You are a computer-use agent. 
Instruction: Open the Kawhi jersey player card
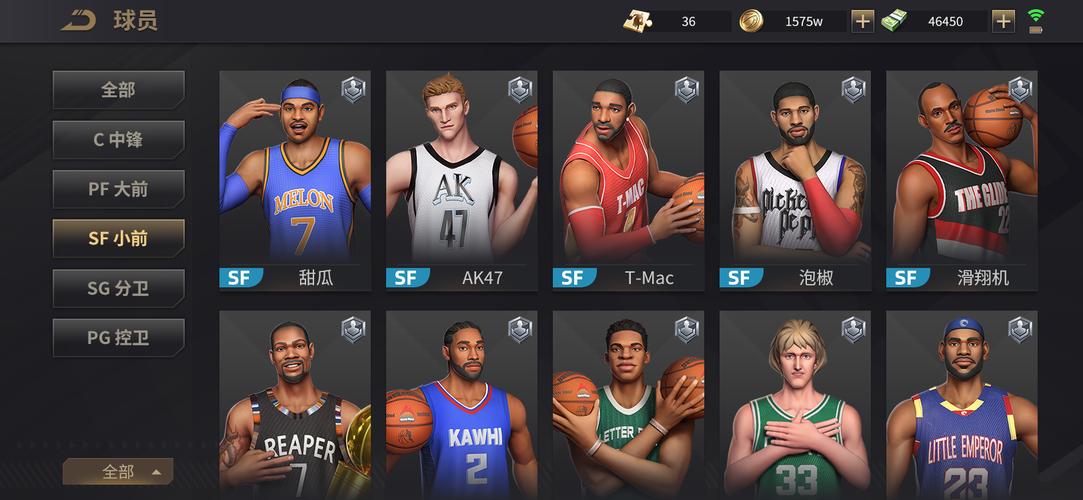point(461,405)
